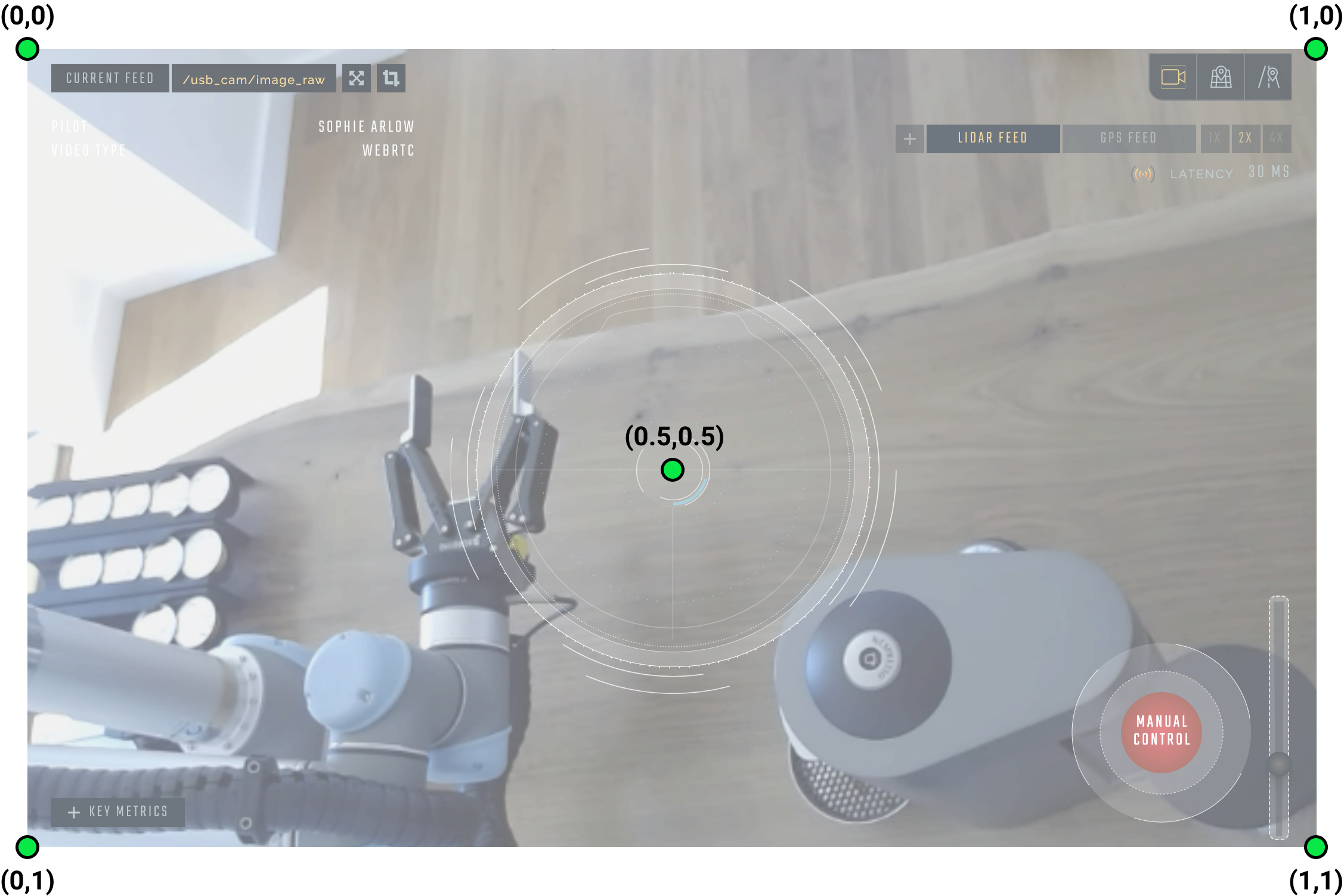Viewport: 1344px width, 896px height.
Task: Add a feed with the plus button
Action: (x=909, y=139)
